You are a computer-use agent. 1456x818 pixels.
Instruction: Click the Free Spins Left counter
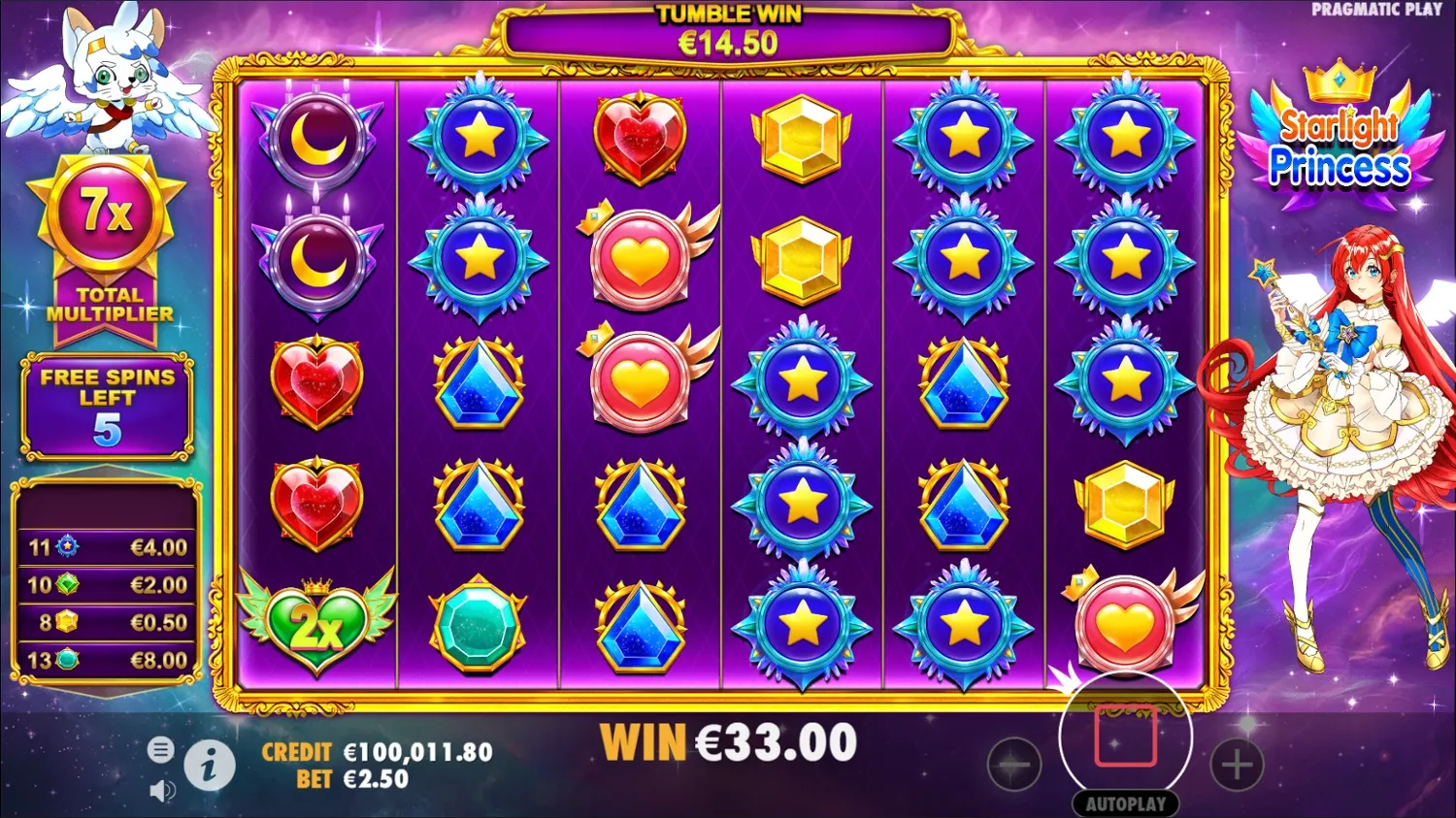click(x=107, y=403)
